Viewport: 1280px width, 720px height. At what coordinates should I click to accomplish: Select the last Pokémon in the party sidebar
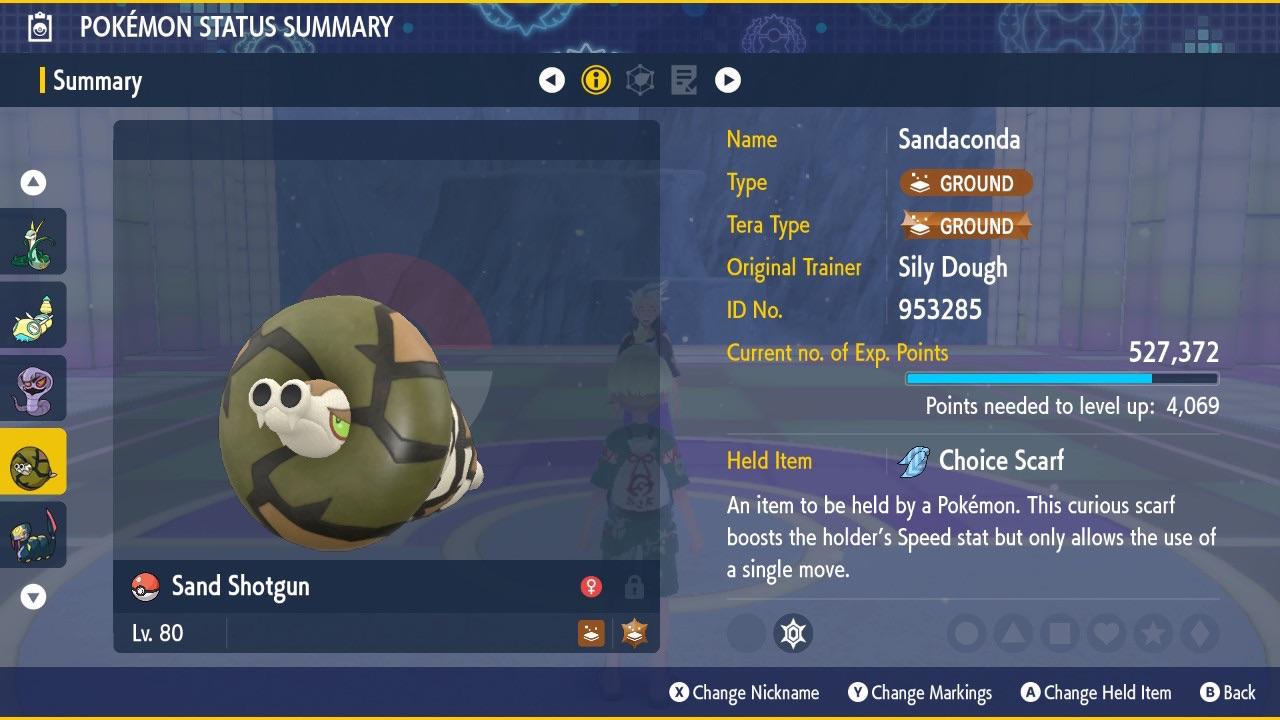tap(33, 535)
